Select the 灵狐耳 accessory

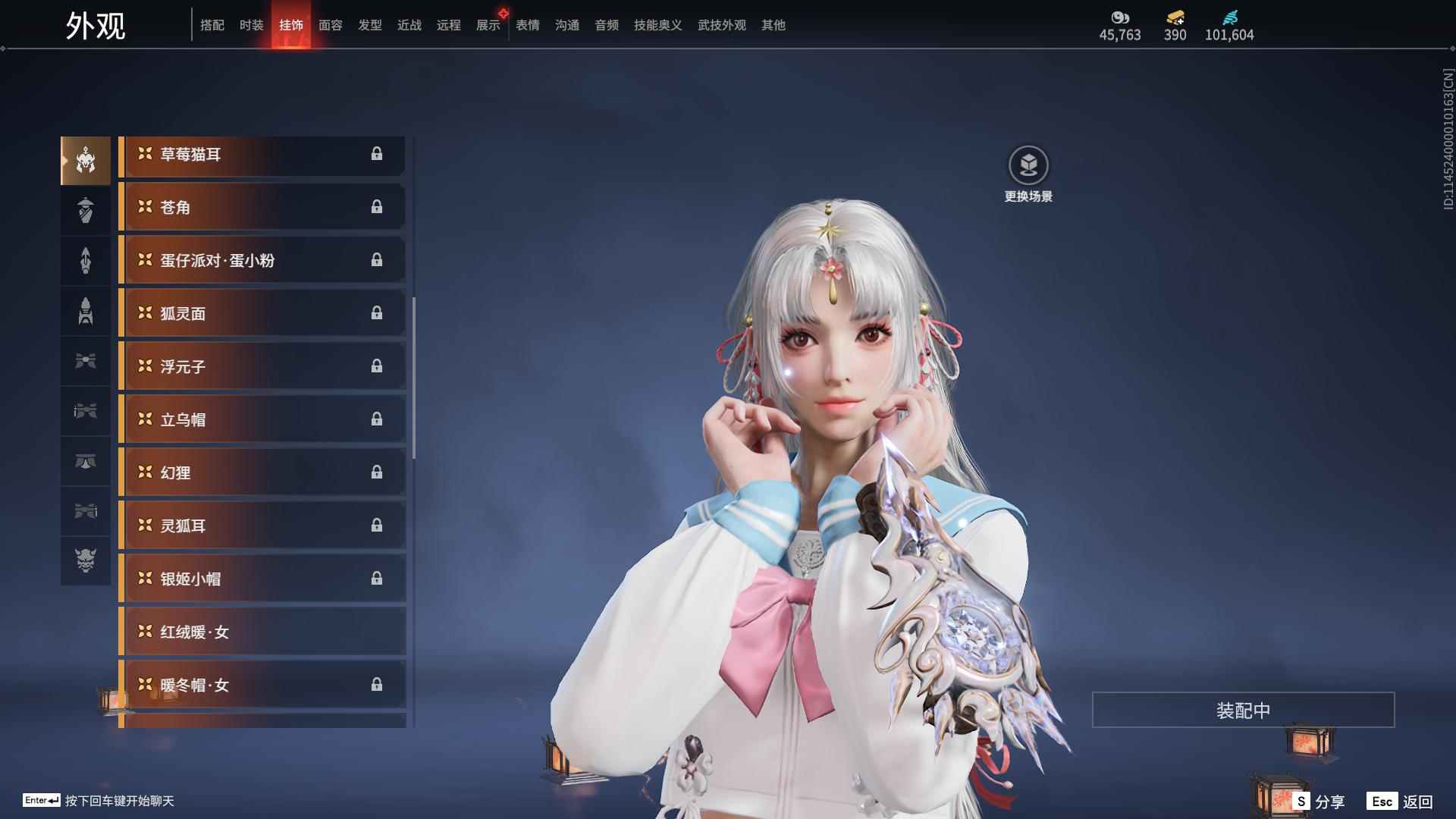pos(262,526)
